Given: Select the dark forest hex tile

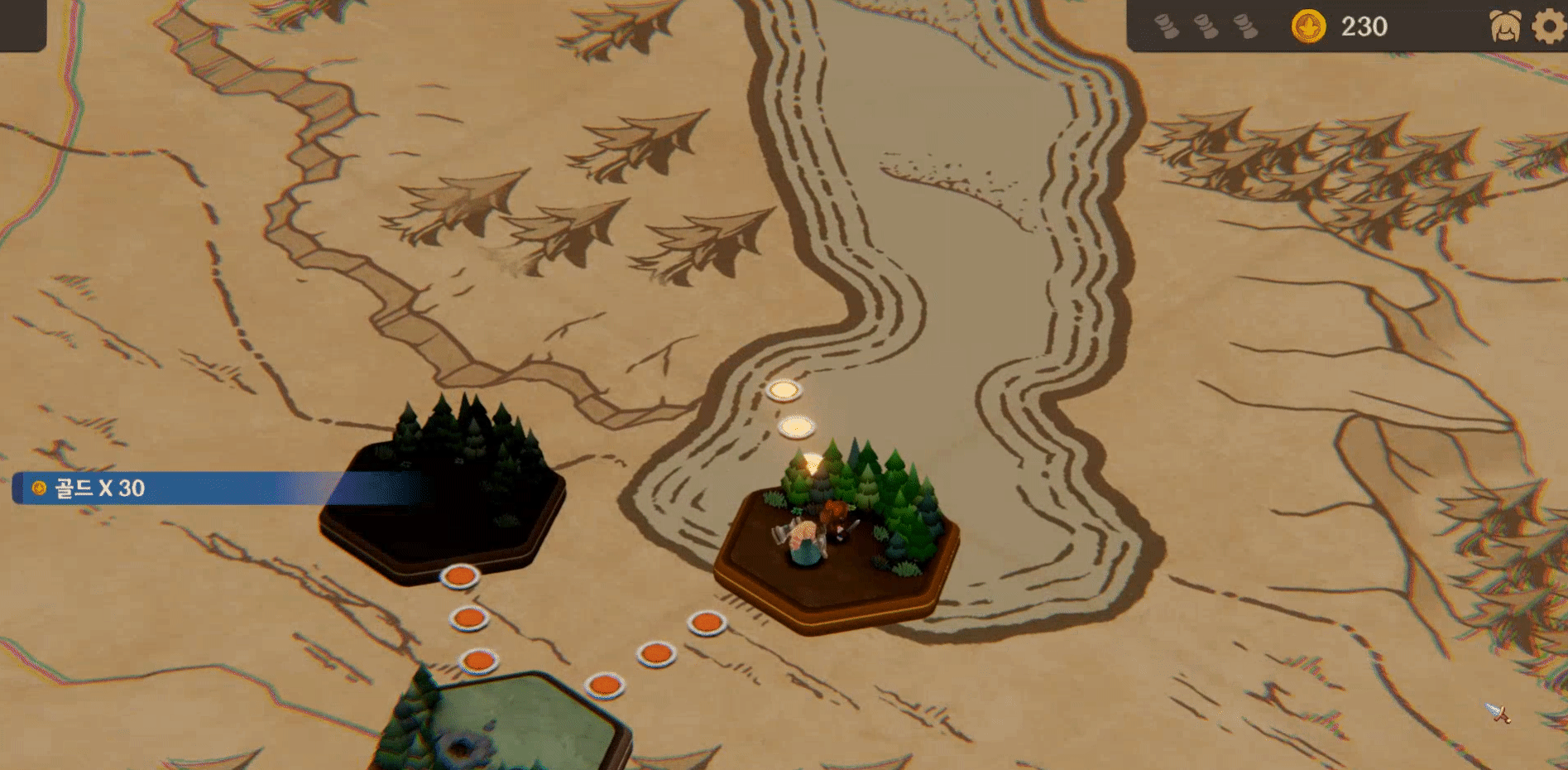Looking at the screenshot, I should 443,505.
